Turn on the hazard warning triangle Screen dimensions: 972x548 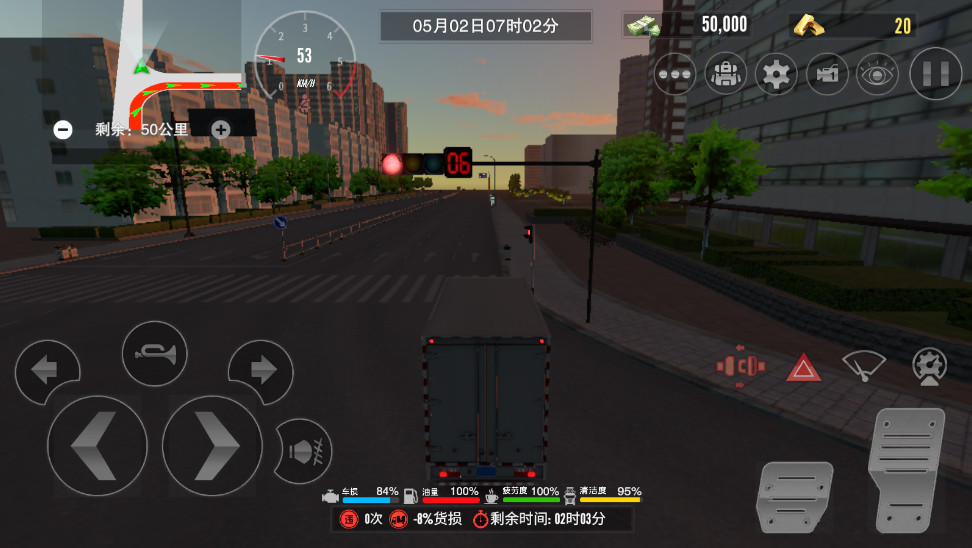pos(803,368)
